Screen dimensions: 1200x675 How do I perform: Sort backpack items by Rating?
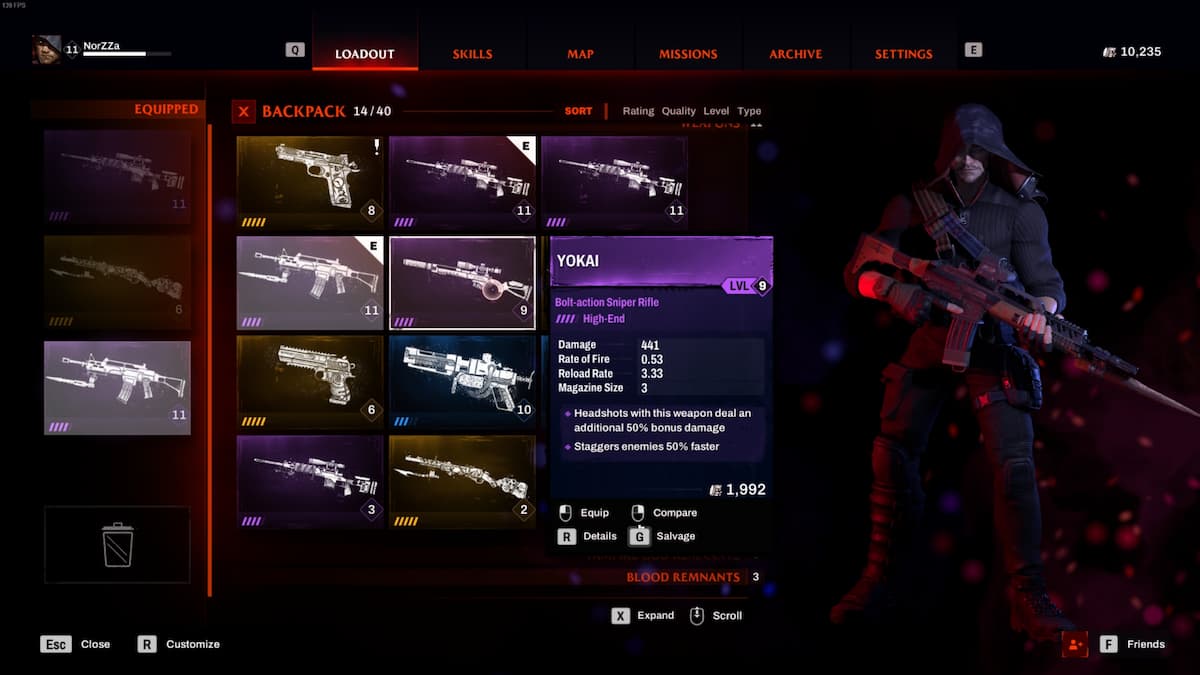[x=638, y=111]
